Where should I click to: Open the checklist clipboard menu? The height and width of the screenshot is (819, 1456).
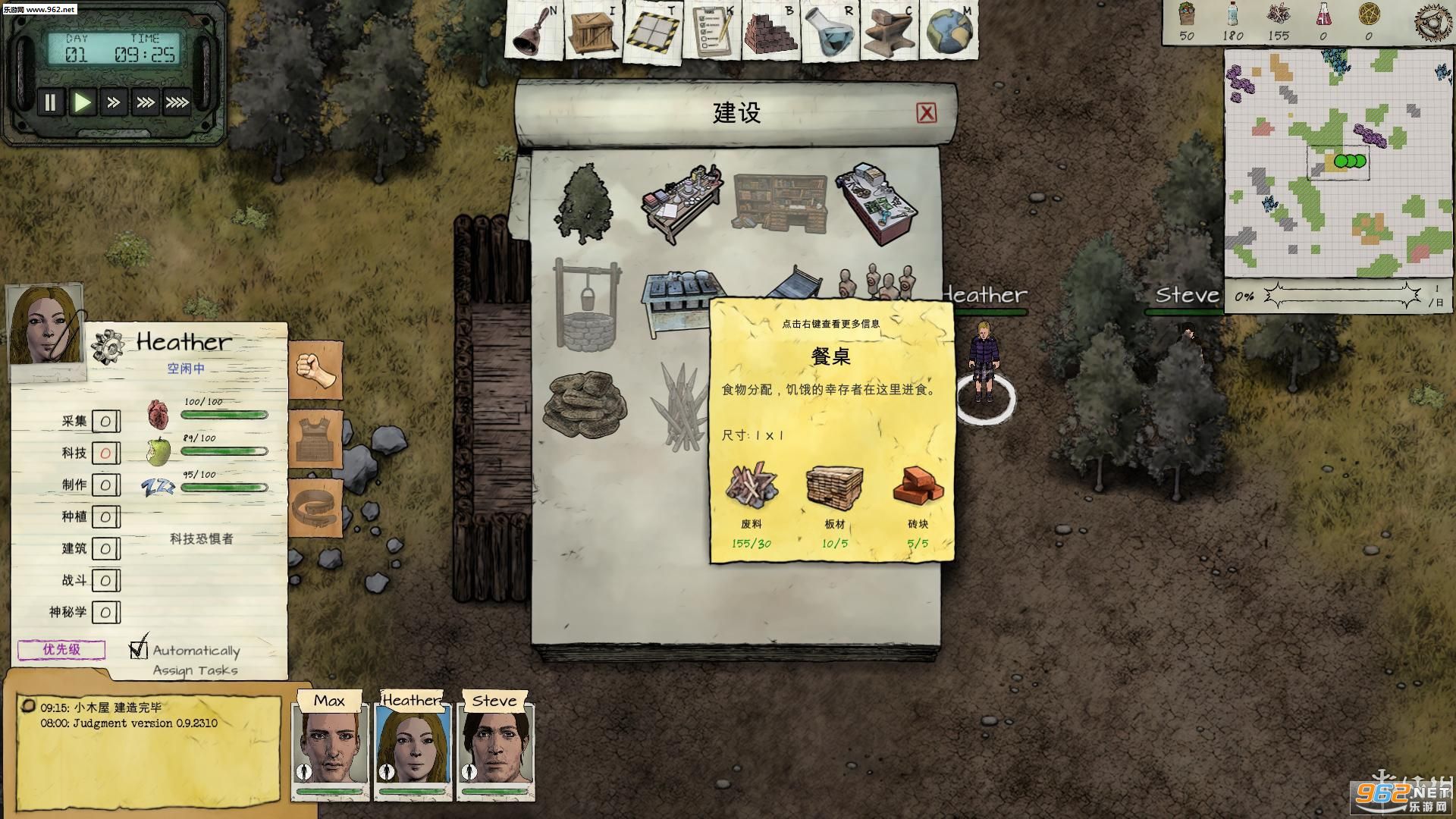coord(712,32)
